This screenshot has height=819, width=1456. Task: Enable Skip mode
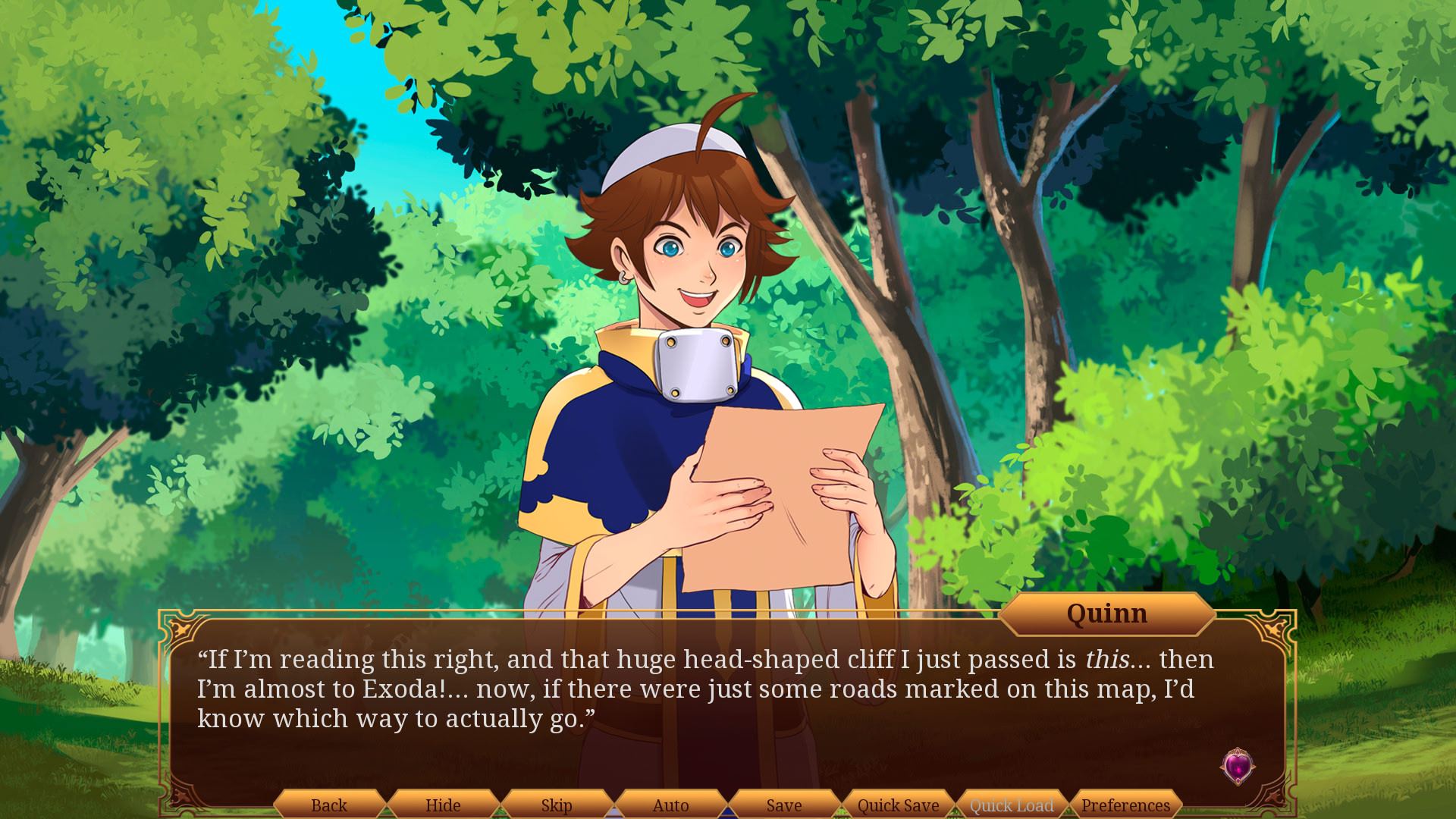(x=556, y=806)
